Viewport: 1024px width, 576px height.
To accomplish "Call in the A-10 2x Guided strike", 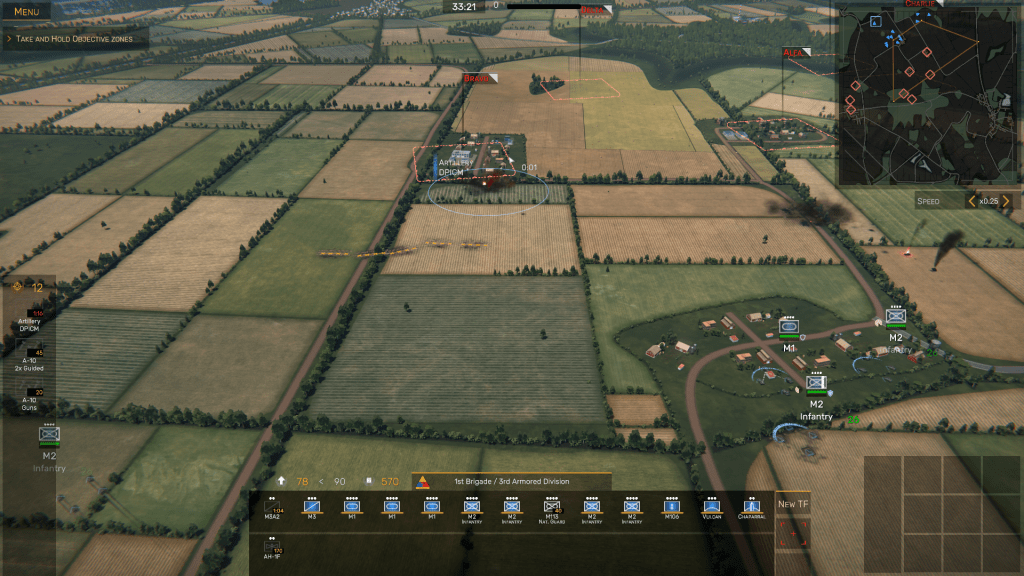I will coord(29,358).
